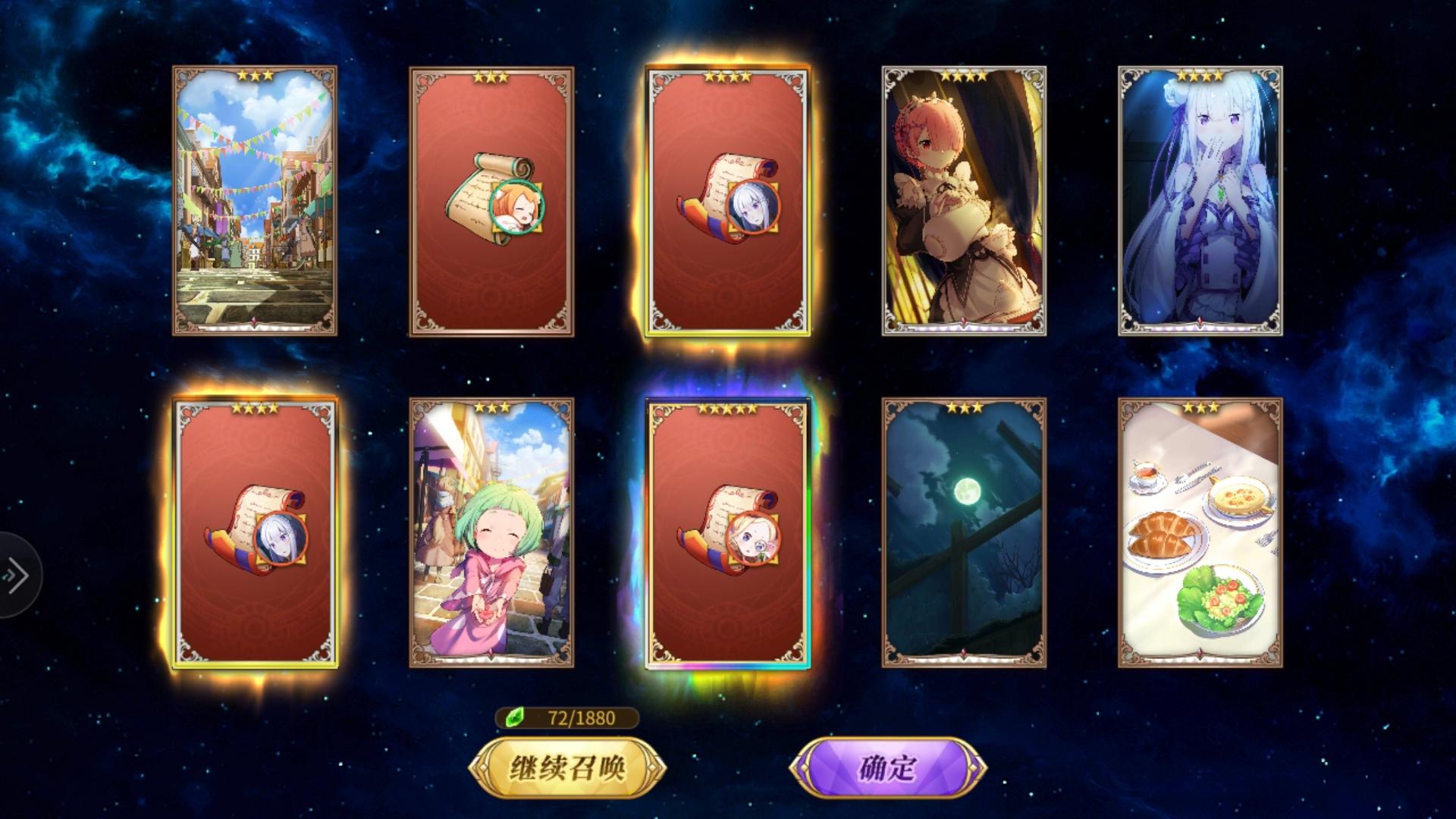Tap the three stars above the street scenery card
This screenshot has width=1456, height=819.
click(x=256, y=75)
